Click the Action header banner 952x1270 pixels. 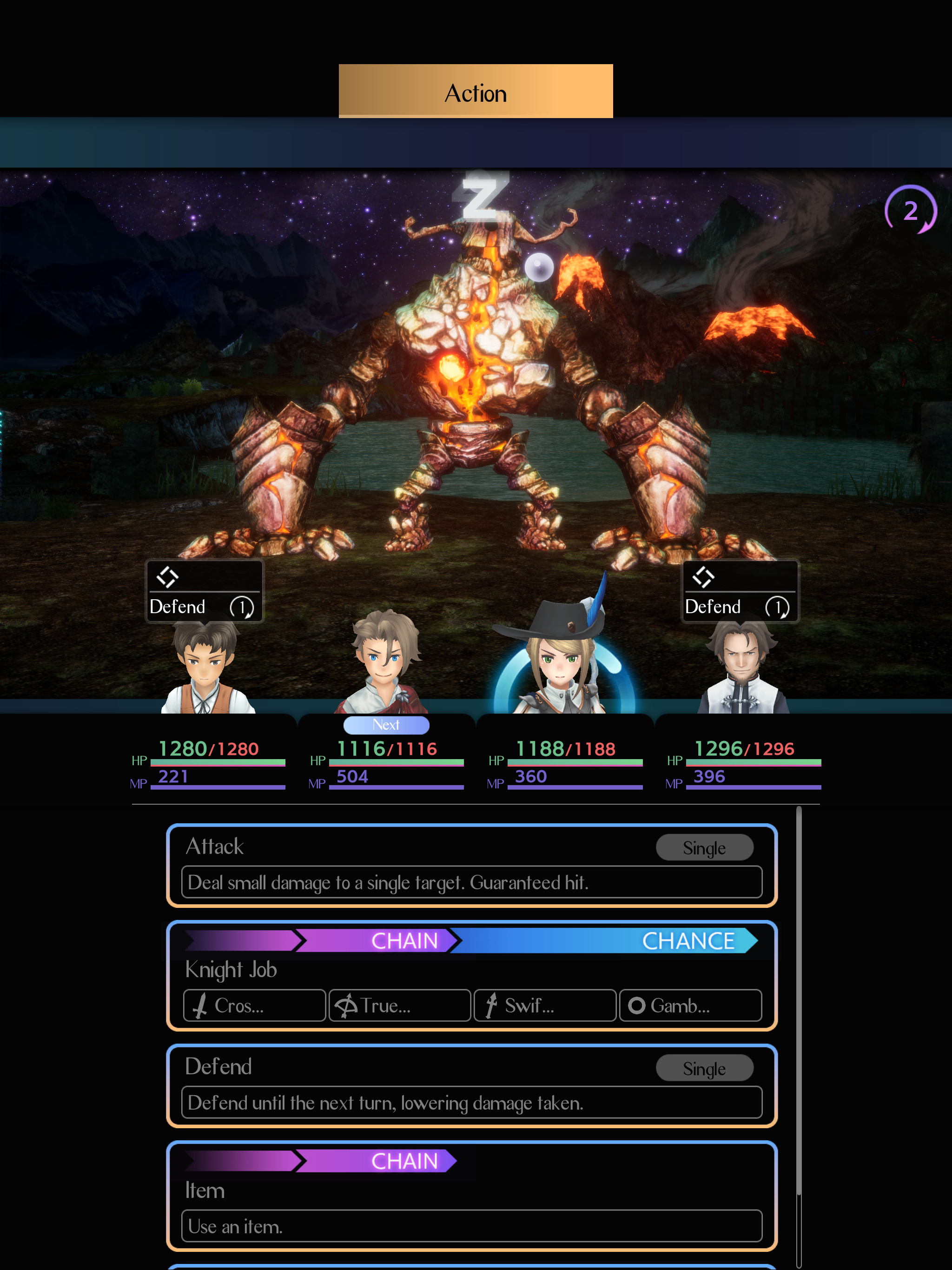(476, 92)
